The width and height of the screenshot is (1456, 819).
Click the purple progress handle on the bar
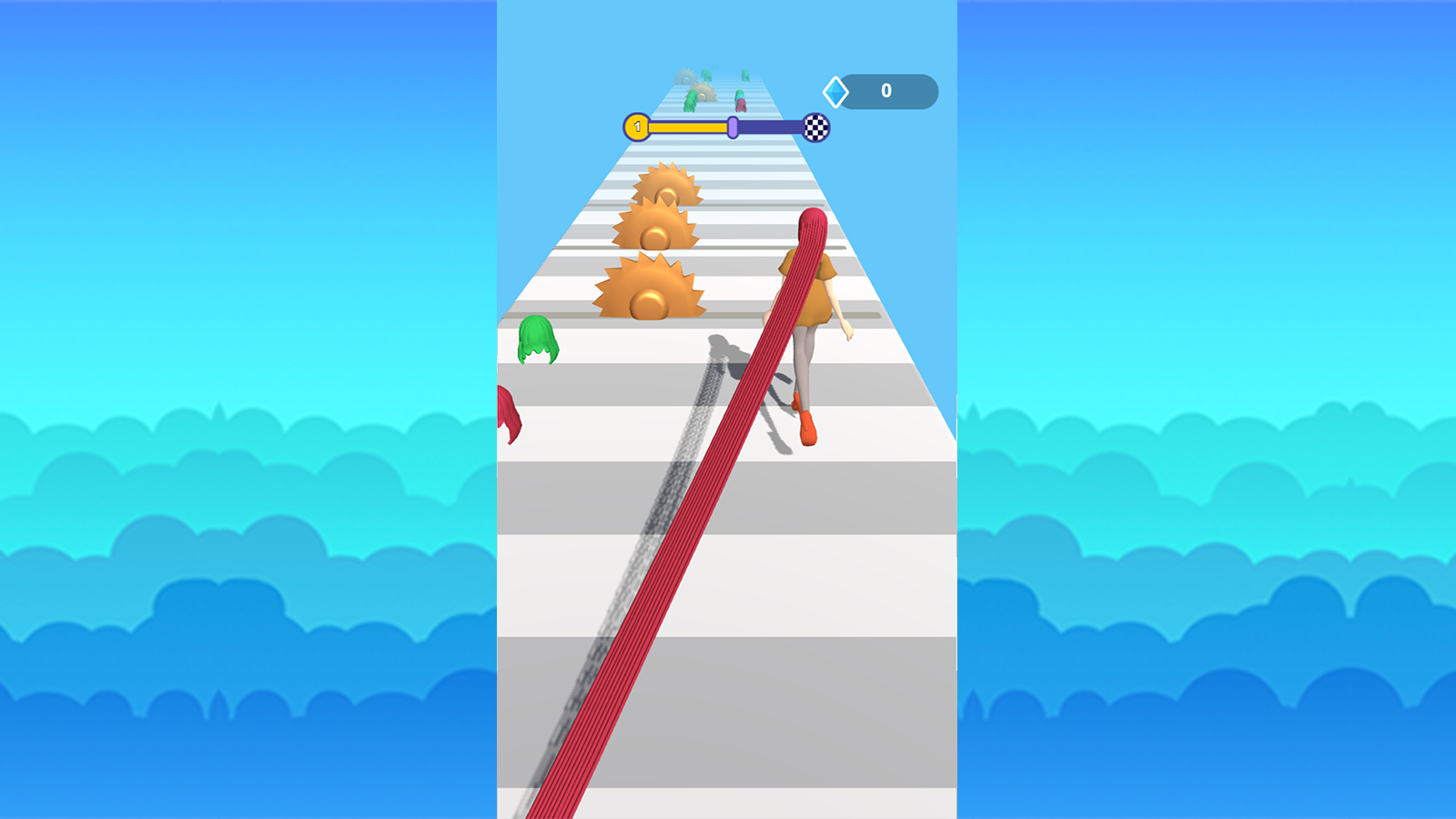click(732, 127)
